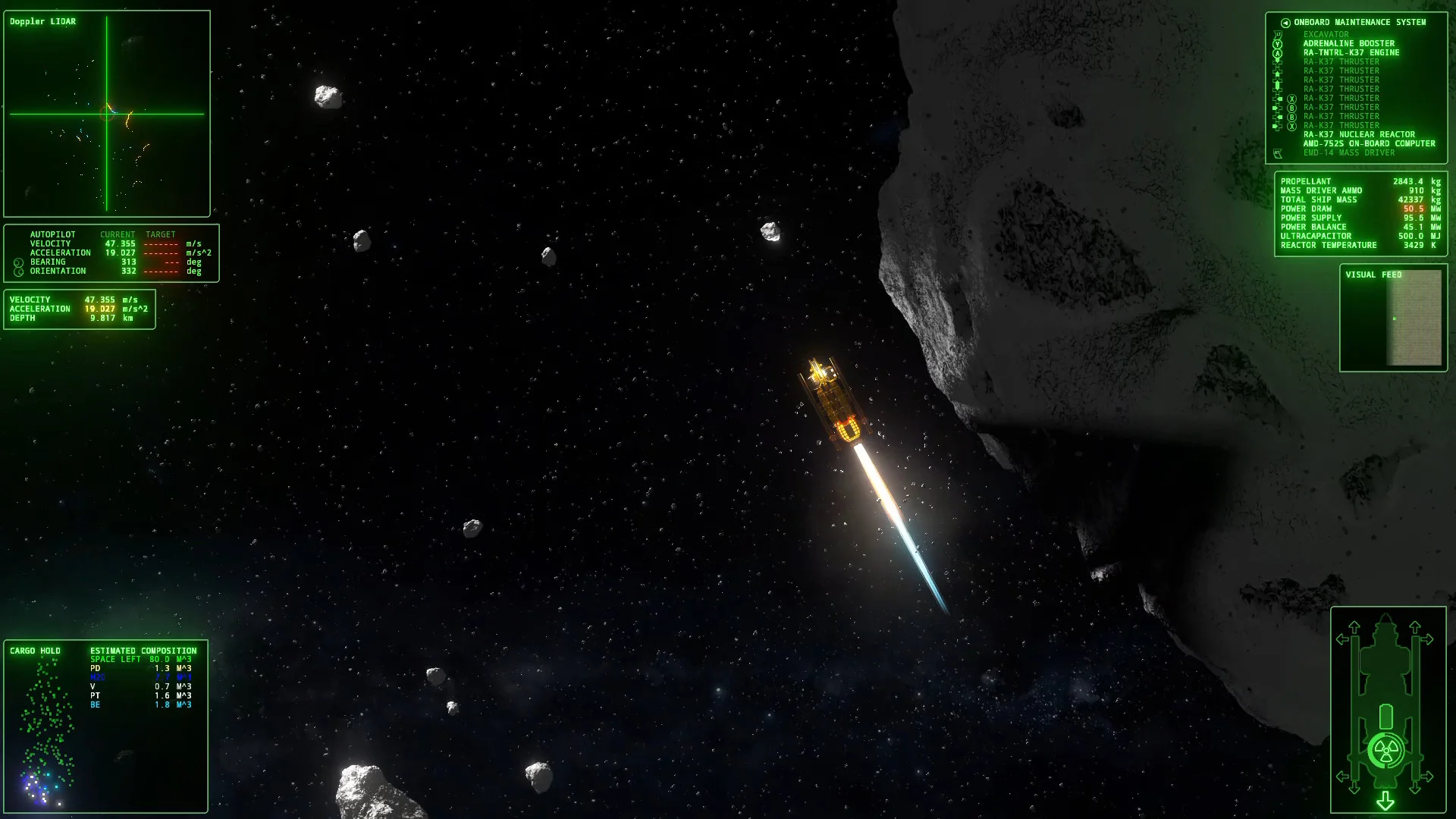Open the LT trigger marker atop the maintenance list

coord(1278,34)
